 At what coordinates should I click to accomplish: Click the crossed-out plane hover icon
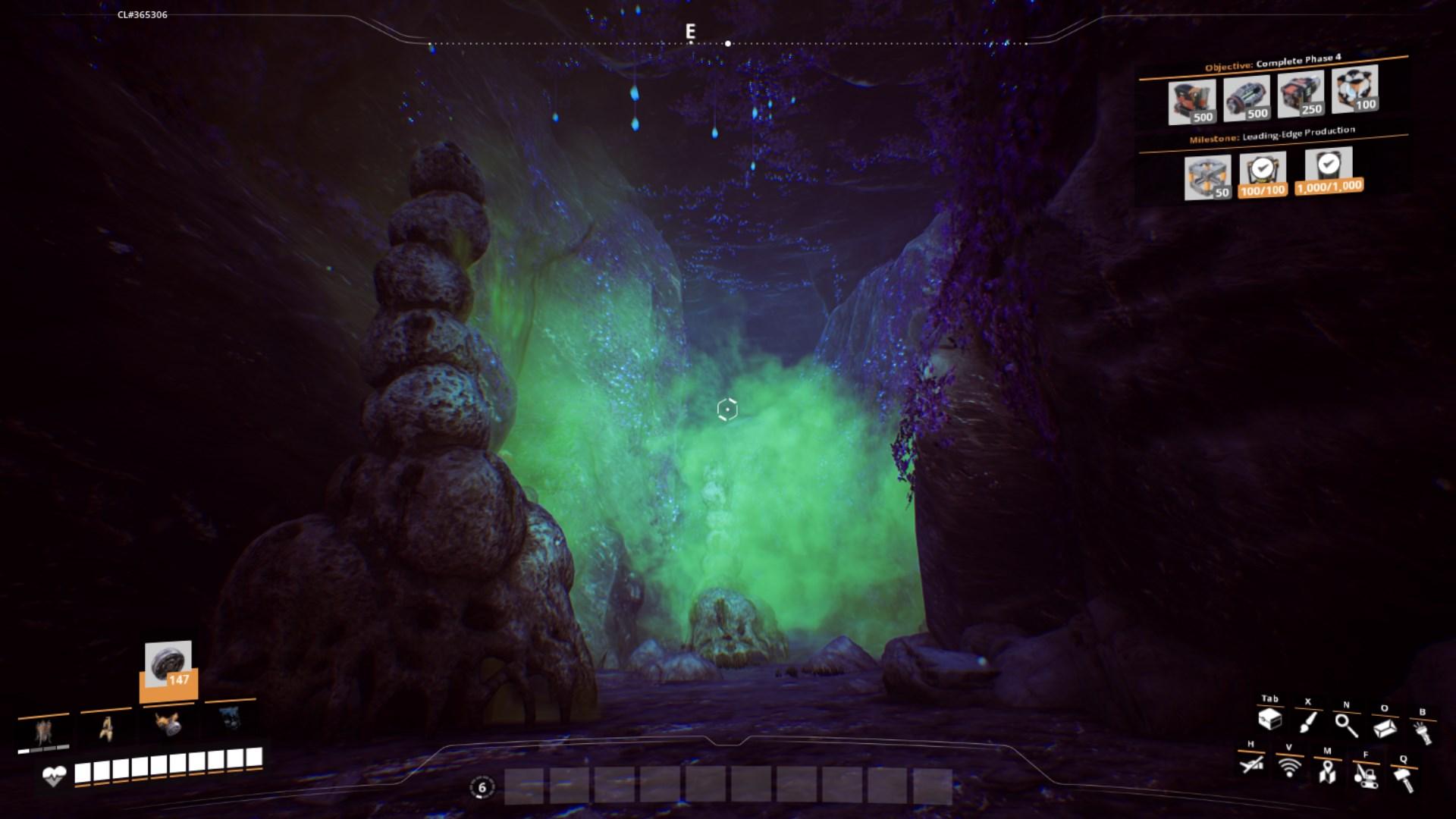(1251, 764)
